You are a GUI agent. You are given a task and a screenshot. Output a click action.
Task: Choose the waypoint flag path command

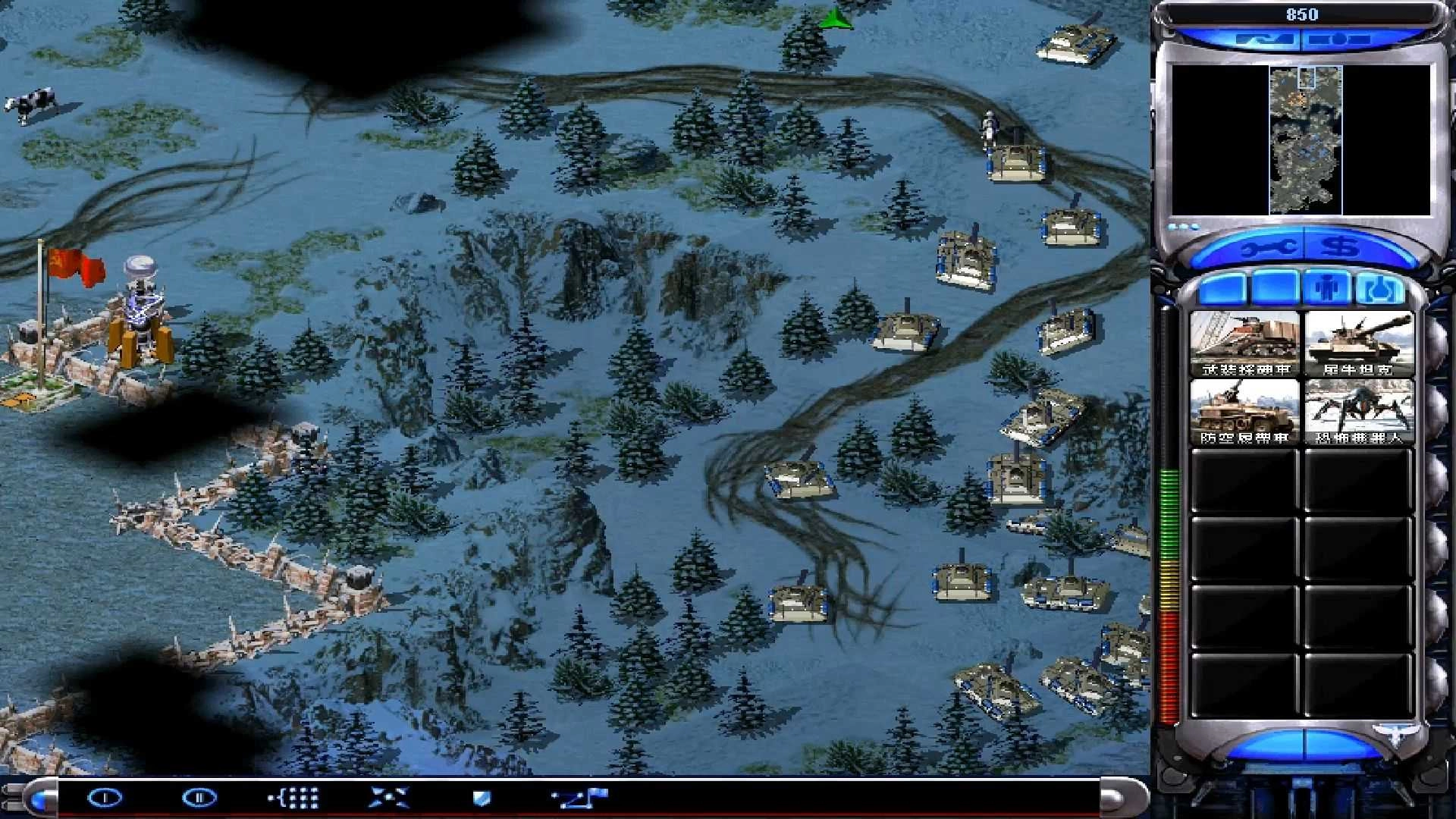(x=579, y=798)
